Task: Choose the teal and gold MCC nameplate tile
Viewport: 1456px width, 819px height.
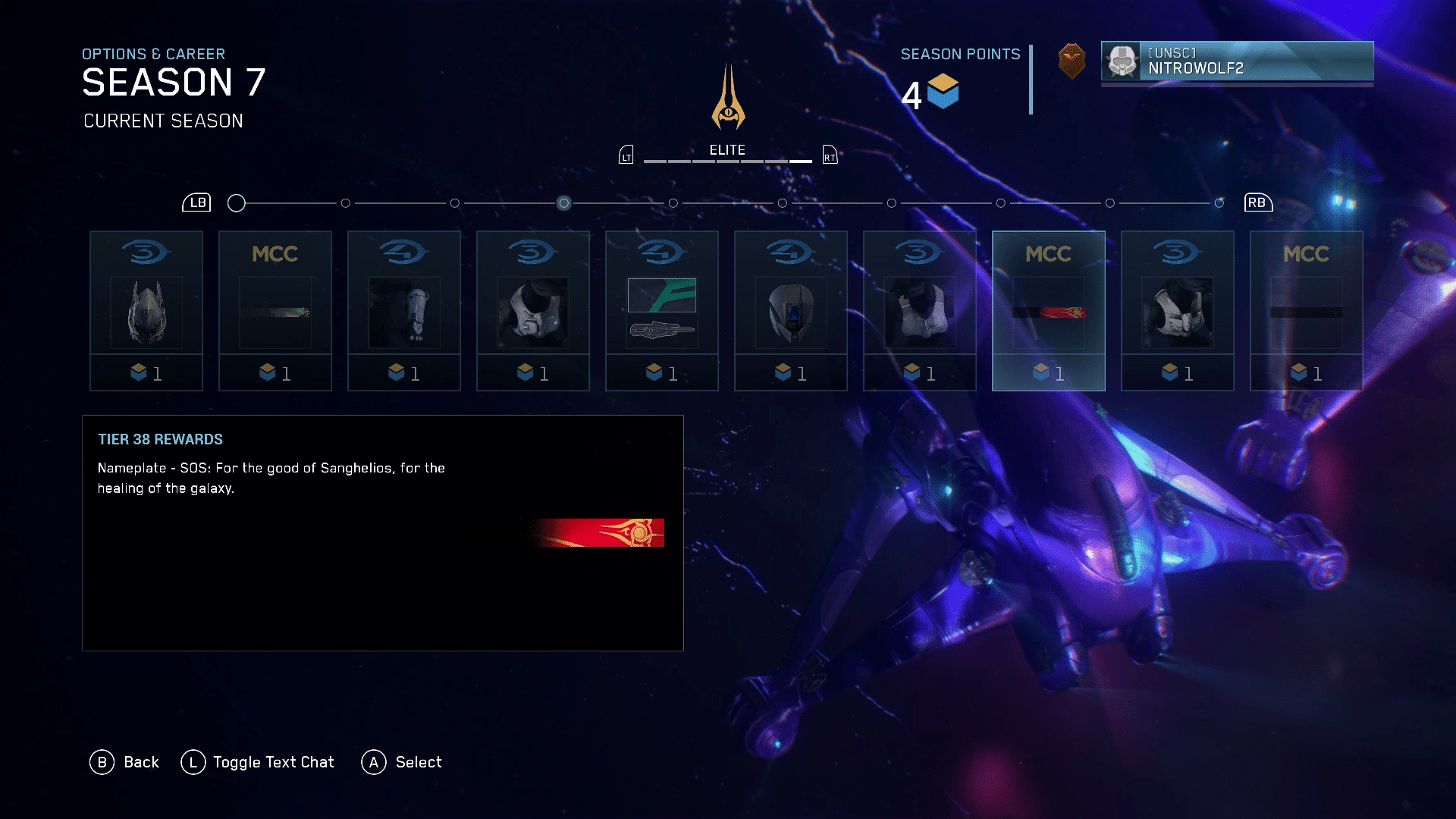Action: tap(275, 311)
